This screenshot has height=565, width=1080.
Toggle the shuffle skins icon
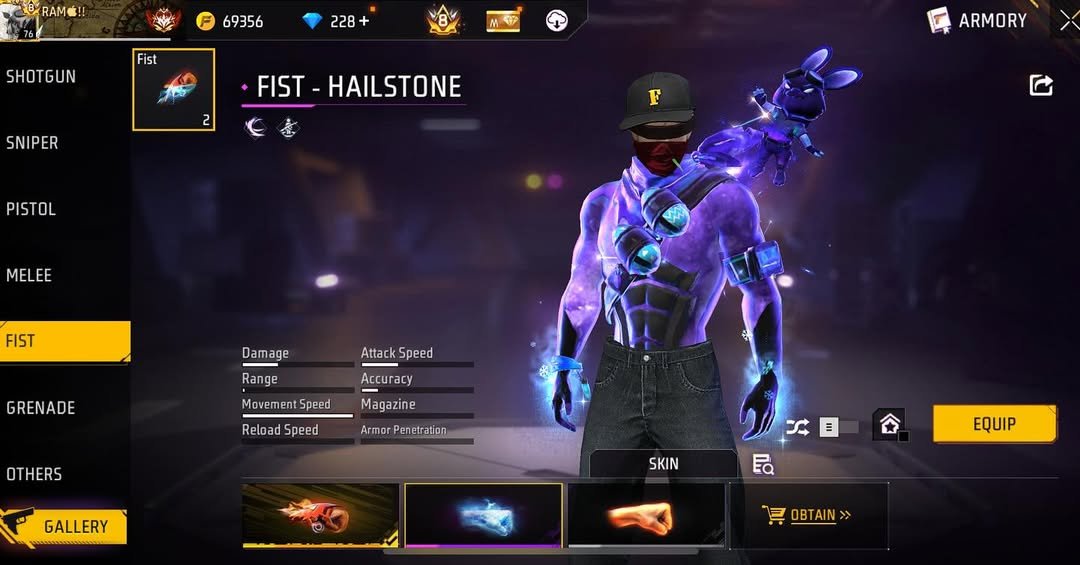[797, 427]
